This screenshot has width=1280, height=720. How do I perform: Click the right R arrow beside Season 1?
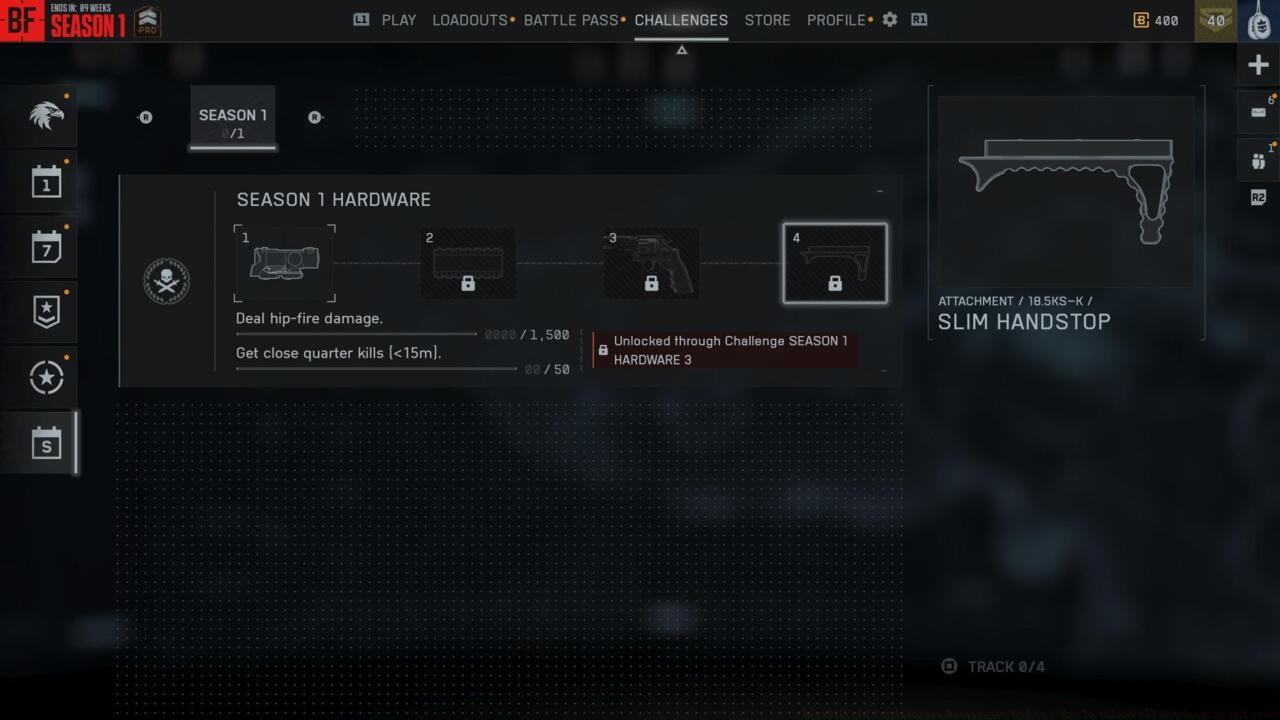[315, 117]
